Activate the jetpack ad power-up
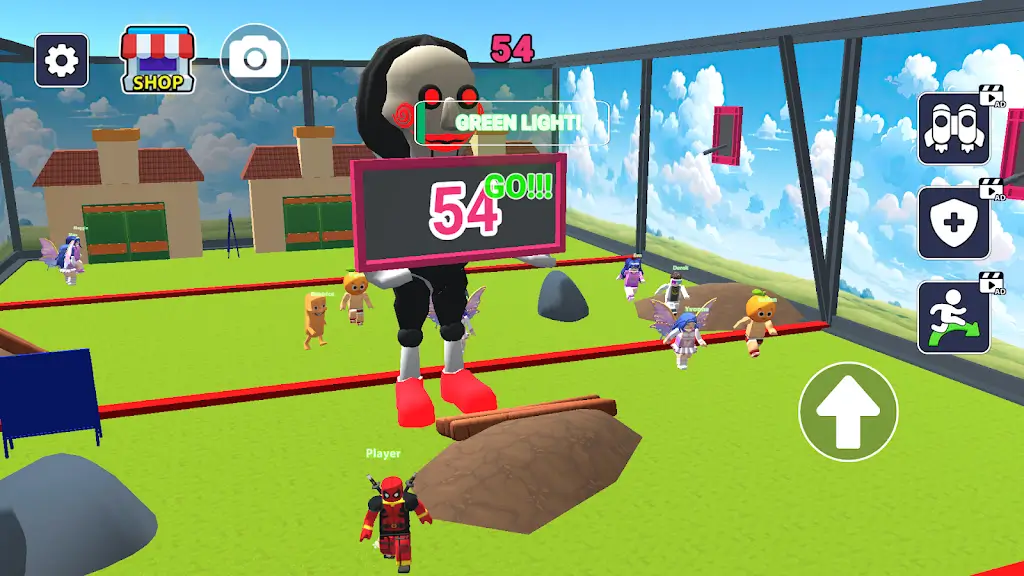 coord(954,129)
